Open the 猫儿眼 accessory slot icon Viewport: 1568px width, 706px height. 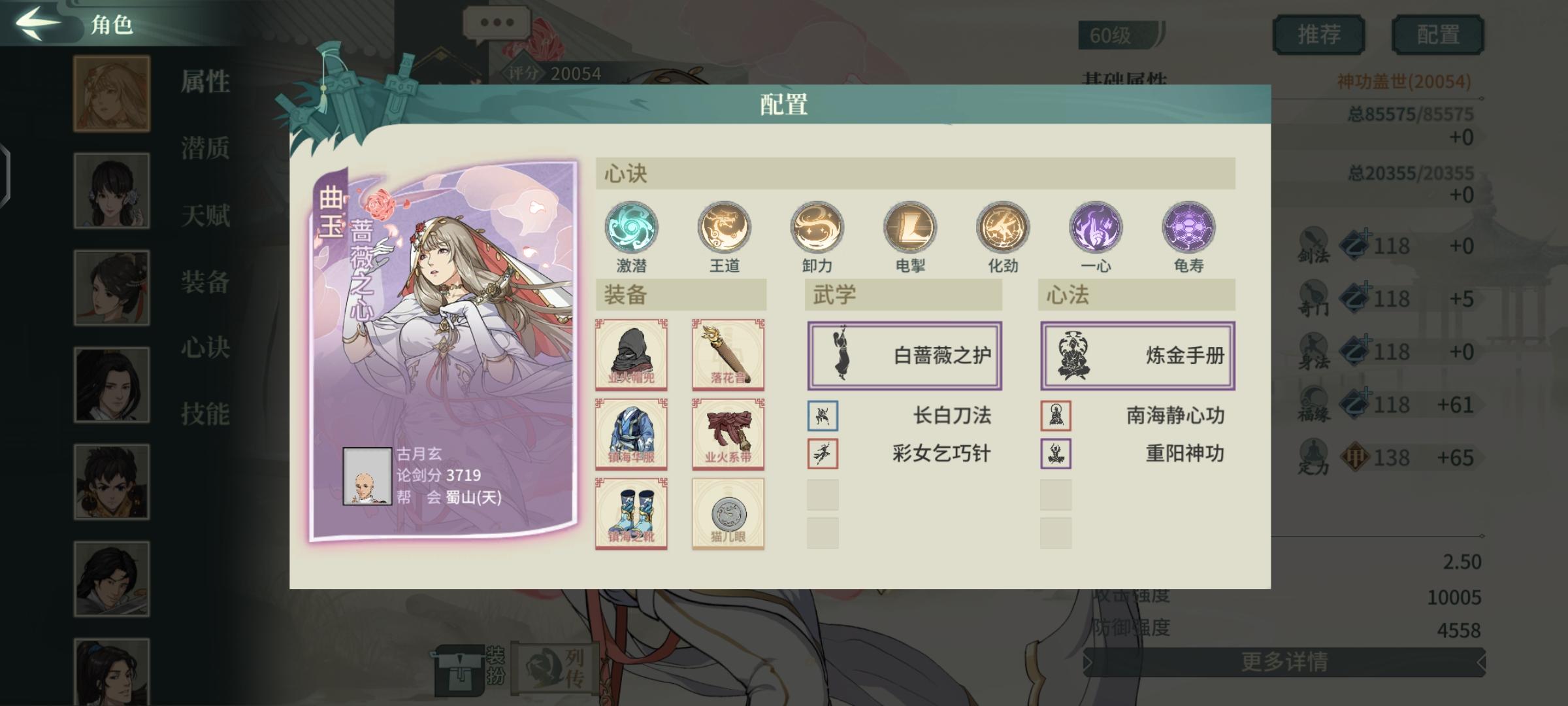point(727,512)
